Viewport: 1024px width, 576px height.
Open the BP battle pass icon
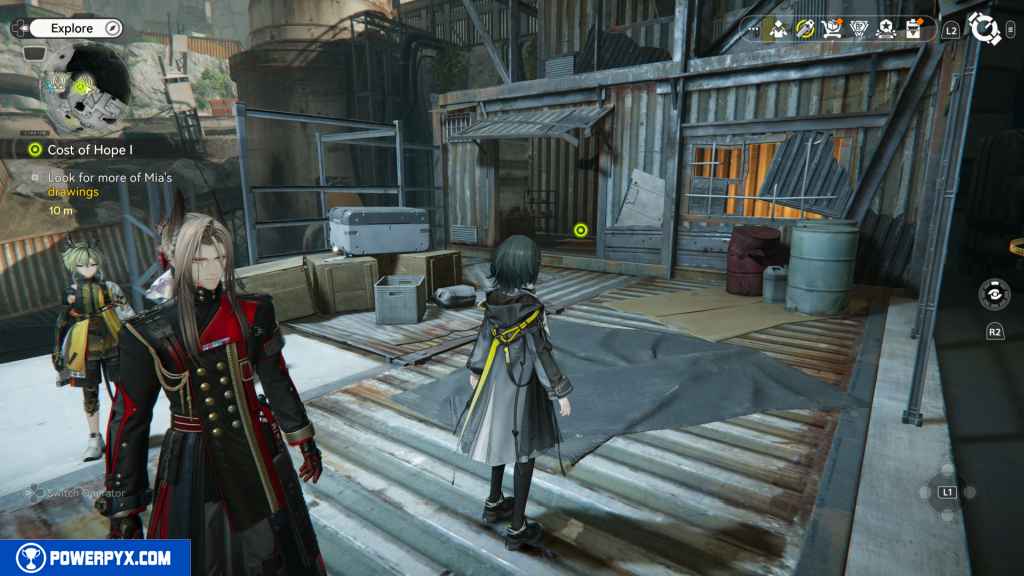tap(858, 29)
